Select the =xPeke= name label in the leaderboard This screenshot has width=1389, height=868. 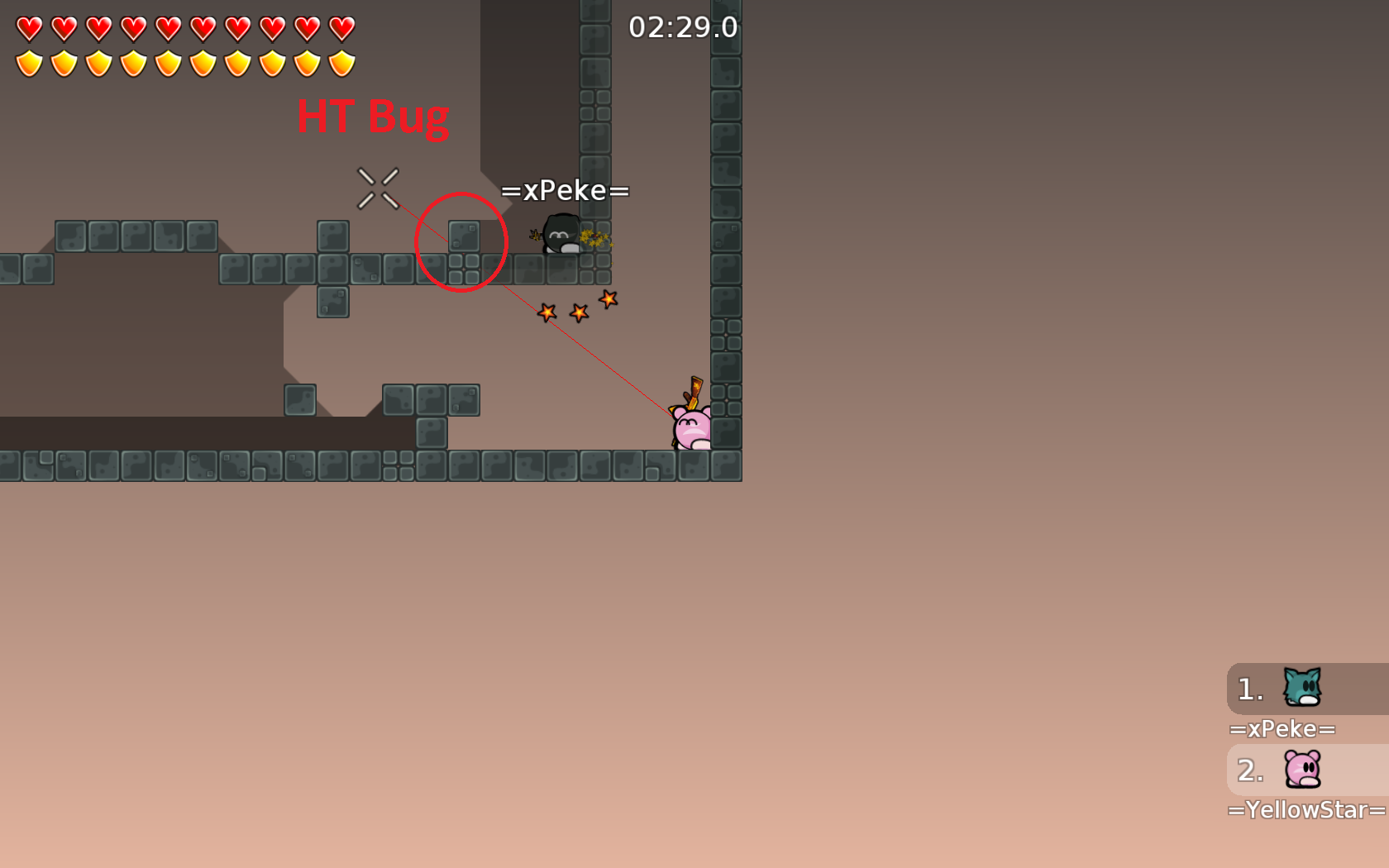[1283, 729]
